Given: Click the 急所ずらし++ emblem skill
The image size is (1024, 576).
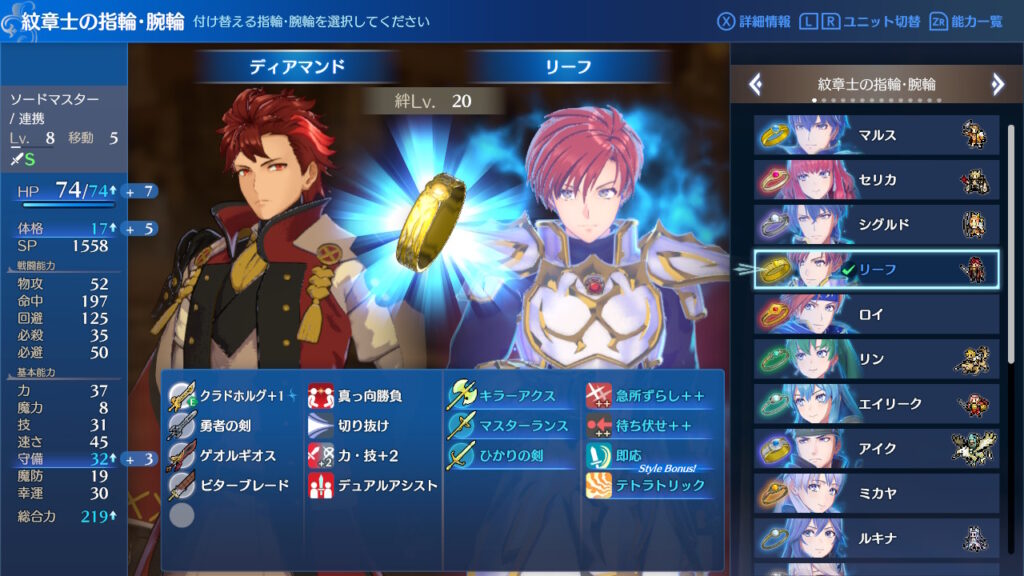Looking at the screenshot, I should [650, 396].
